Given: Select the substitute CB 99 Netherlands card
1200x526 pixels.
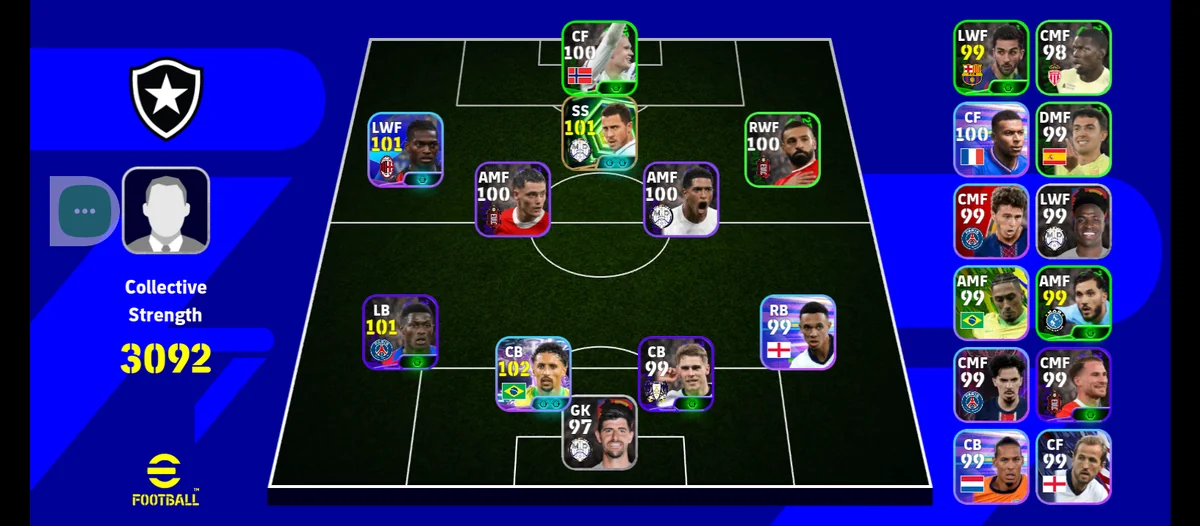Looking at the screenshot, I should pos(990,467).
